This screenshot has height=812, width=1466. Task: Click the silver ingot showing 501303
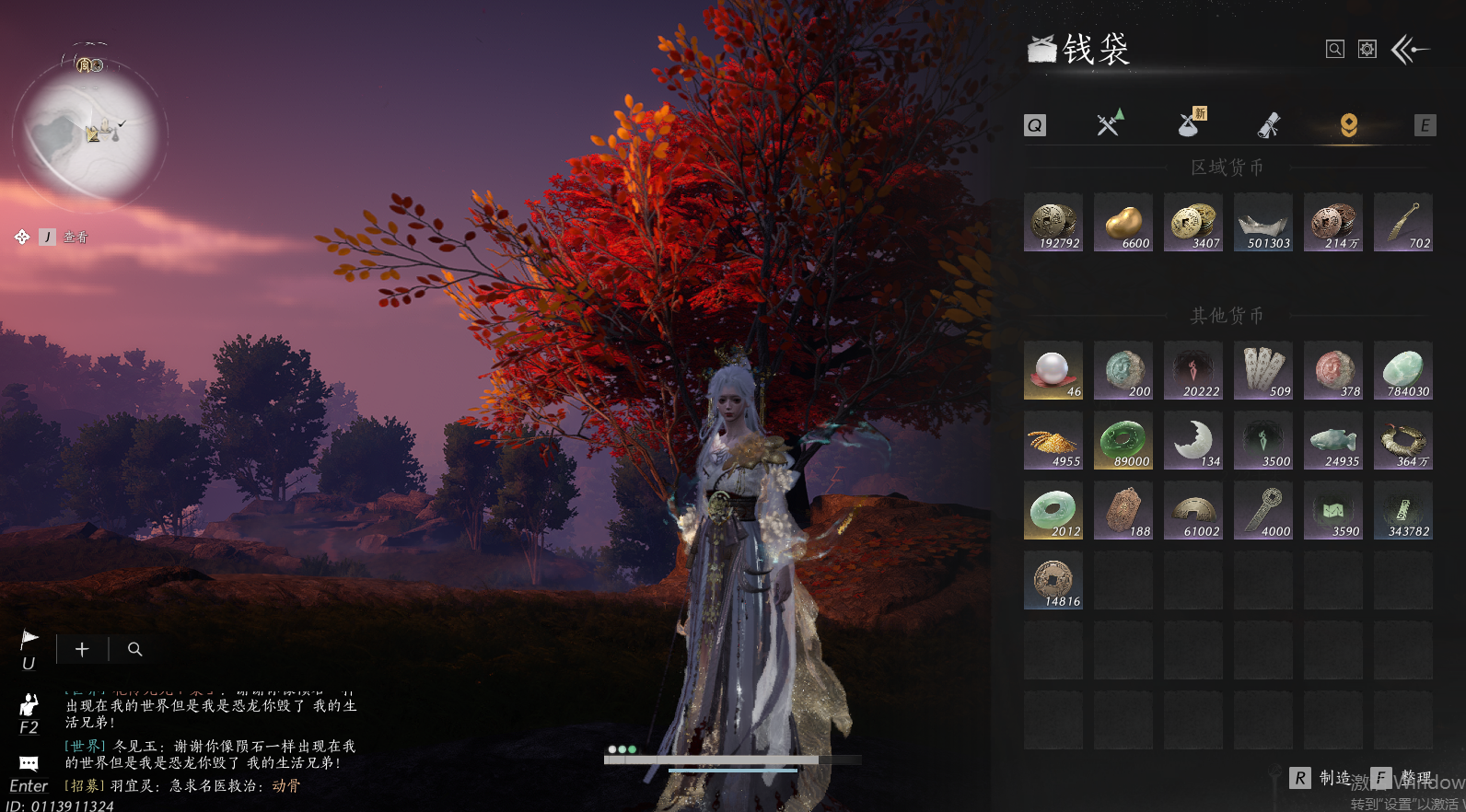[1263, 223]
